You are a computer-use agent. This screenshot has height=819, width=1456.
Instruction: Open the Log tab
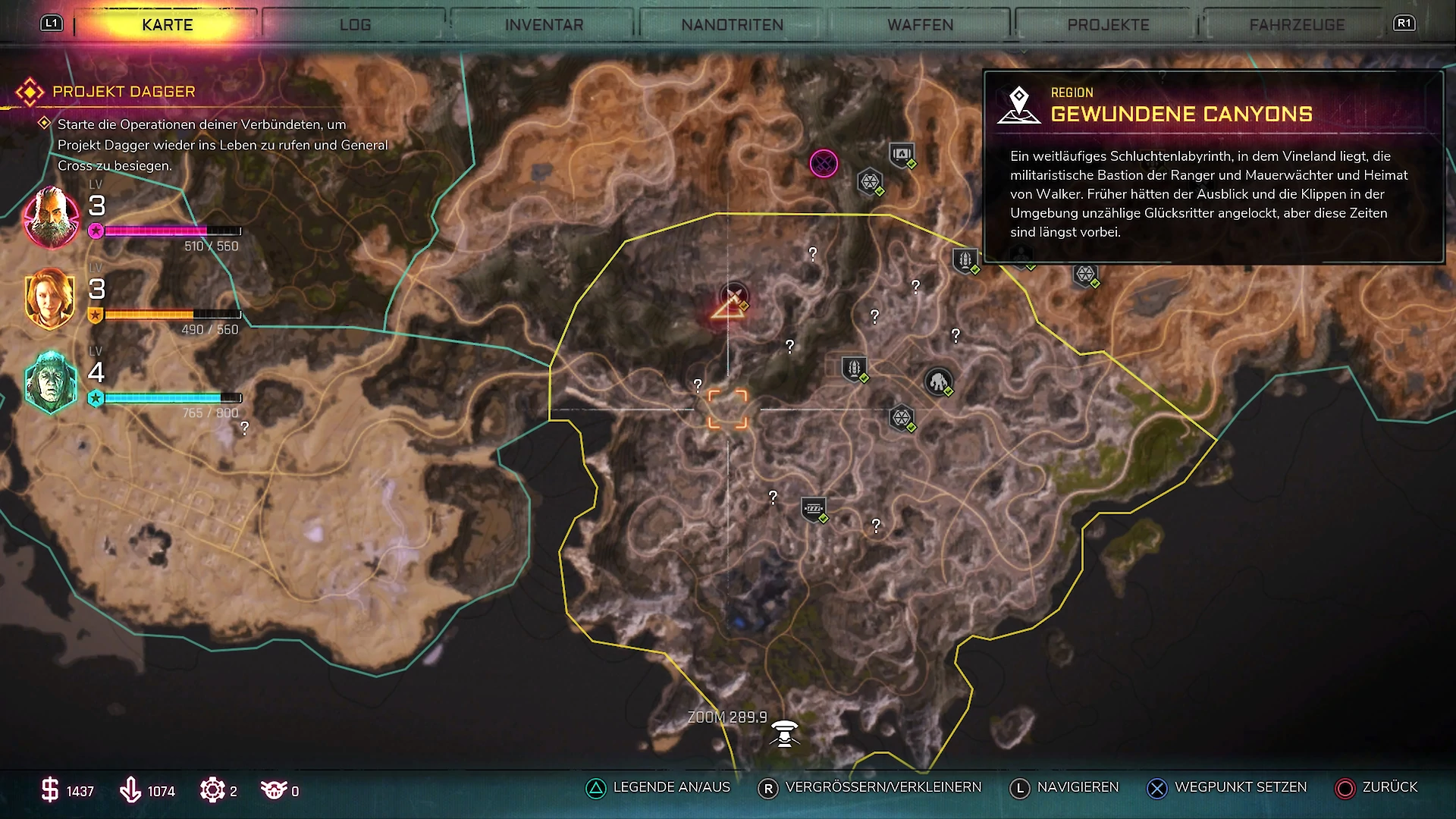pyautogui.click(x=355, y=25)
